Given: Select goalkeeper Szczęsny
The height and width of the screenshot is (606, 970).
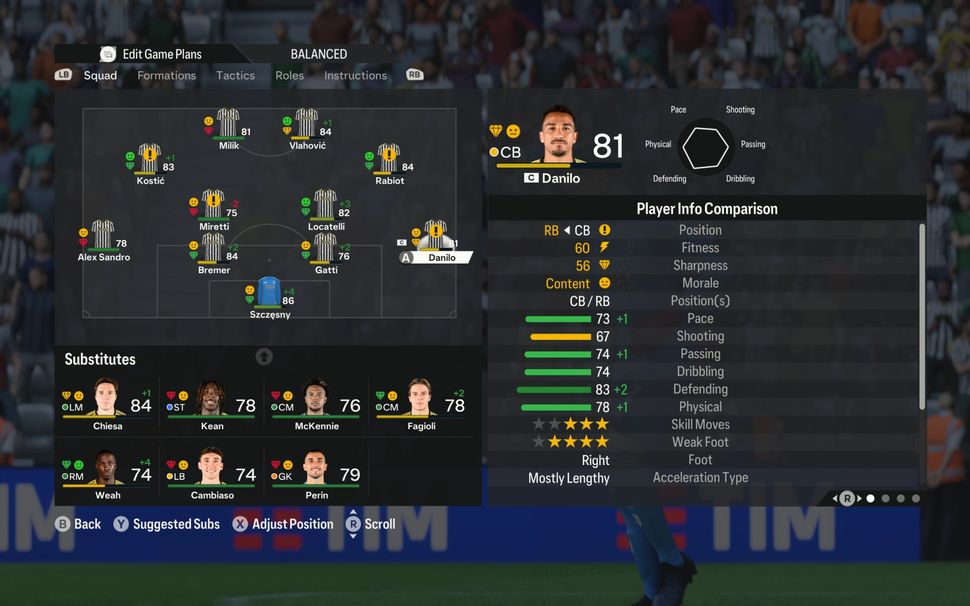Looking at the screenshot, I should (269, 293).
